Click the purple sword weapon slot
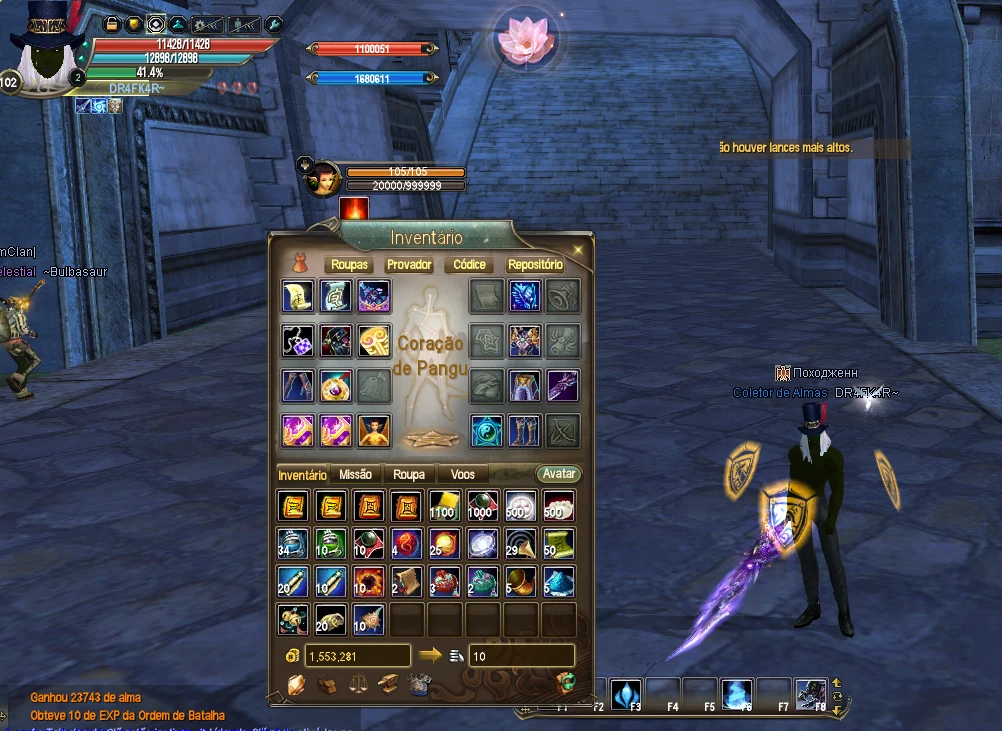The height and width of the screenshot is (731, 1002). (x=563, y=384)
